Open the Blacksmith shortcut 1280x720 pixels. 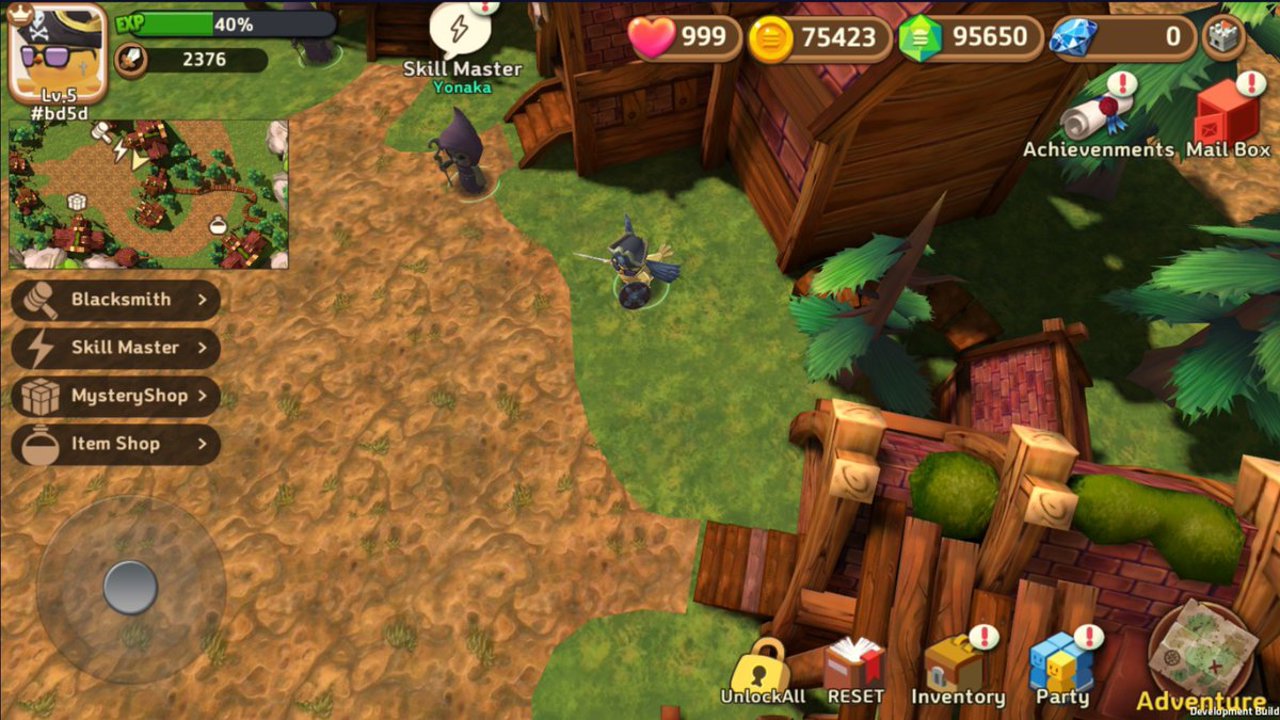[x=116, y=299]
